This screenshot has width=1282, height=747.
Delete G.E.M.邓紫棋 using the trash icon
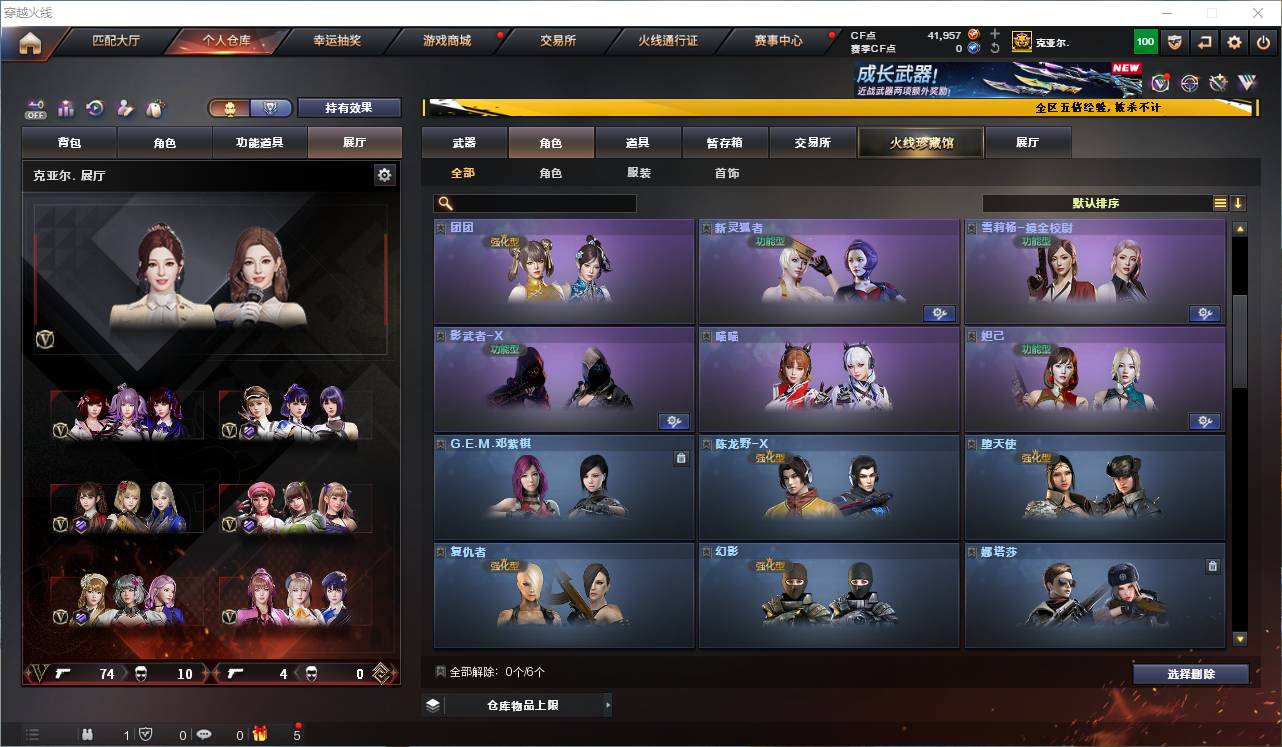pyautogui.click(x=681, y=457)
